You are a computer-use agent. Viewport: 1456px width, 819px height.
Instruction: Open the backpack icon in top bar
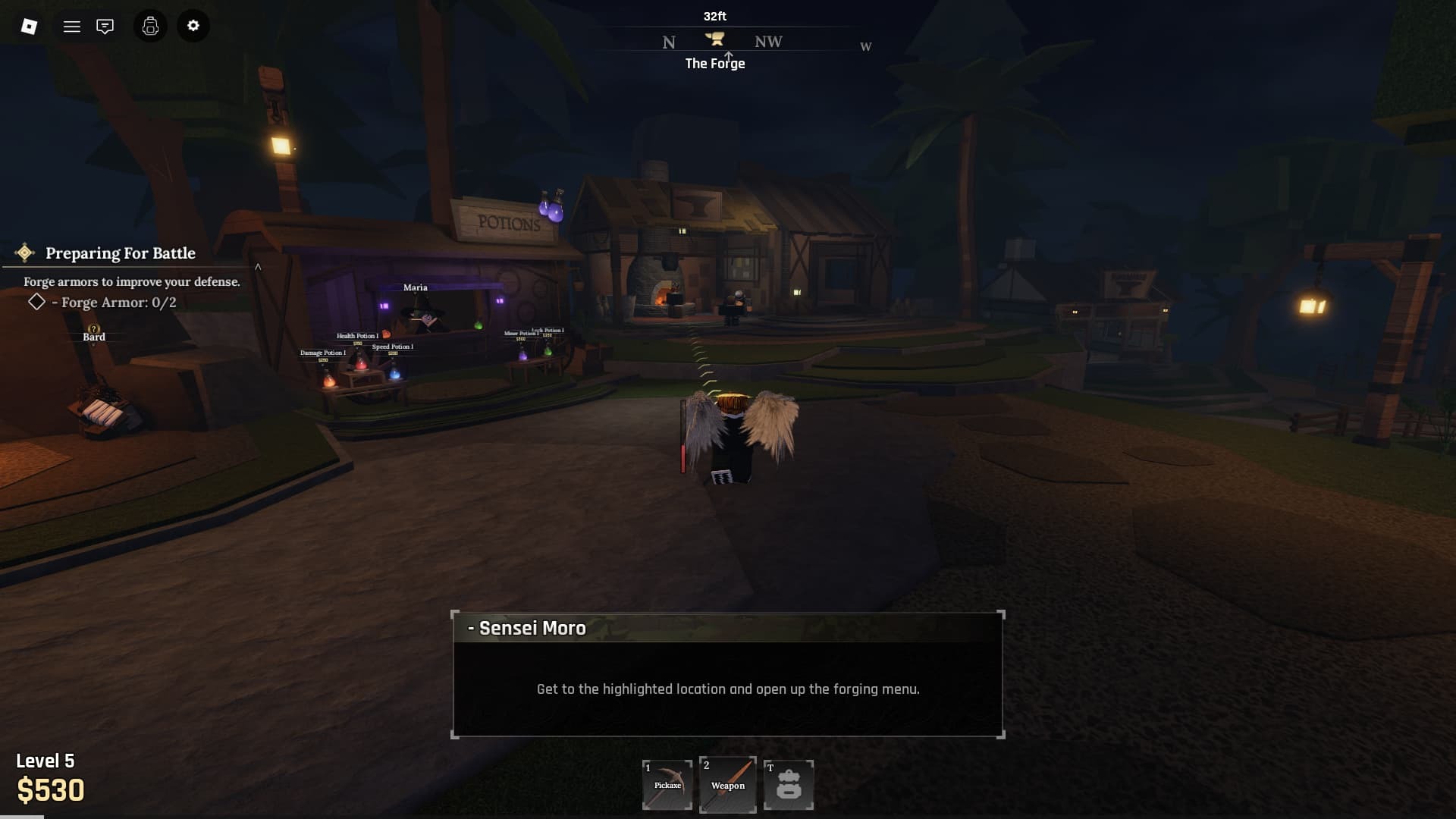click(150, 27)
